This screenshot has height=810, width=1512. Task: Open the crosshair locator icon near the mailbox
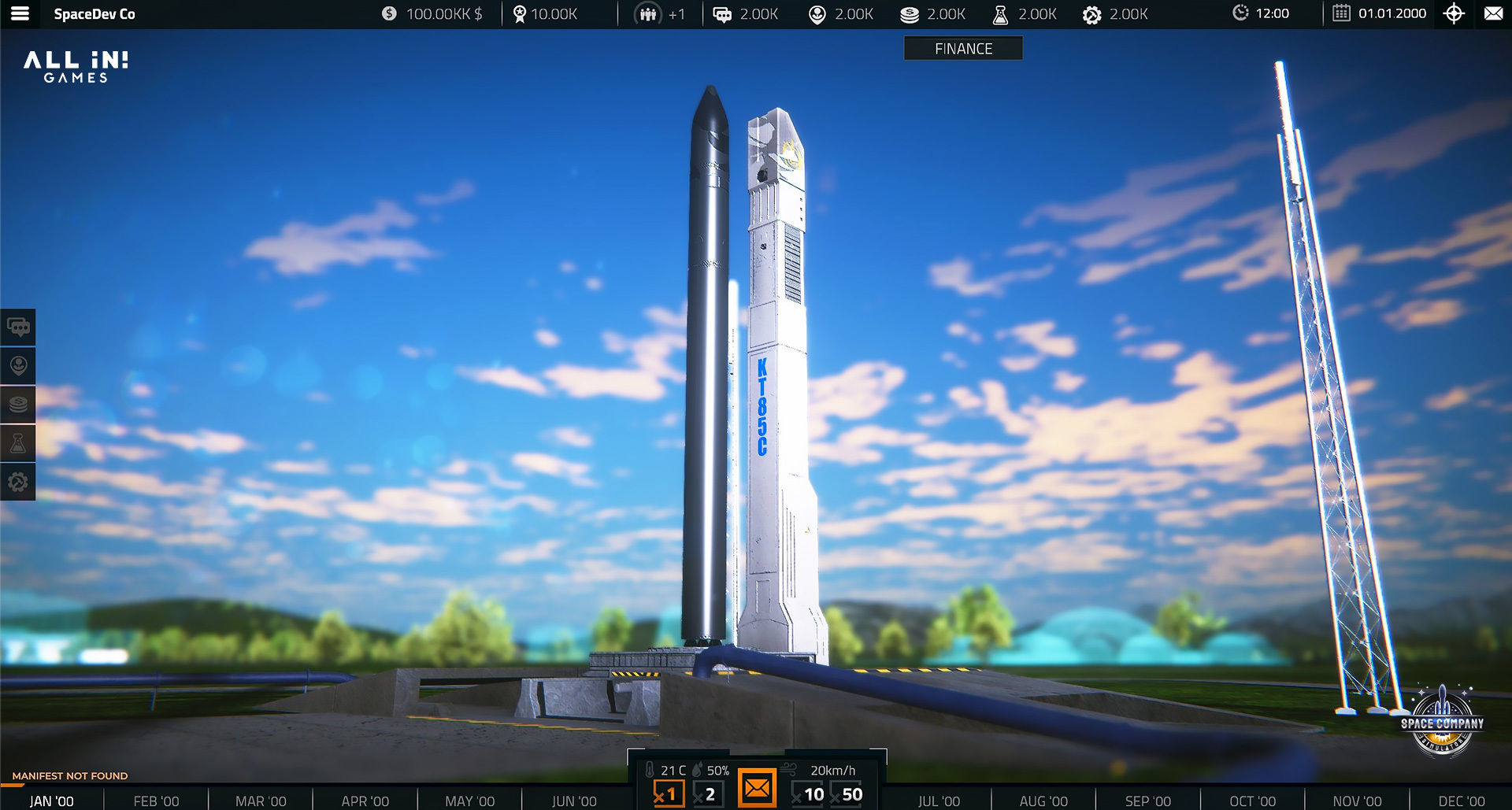1455,13
